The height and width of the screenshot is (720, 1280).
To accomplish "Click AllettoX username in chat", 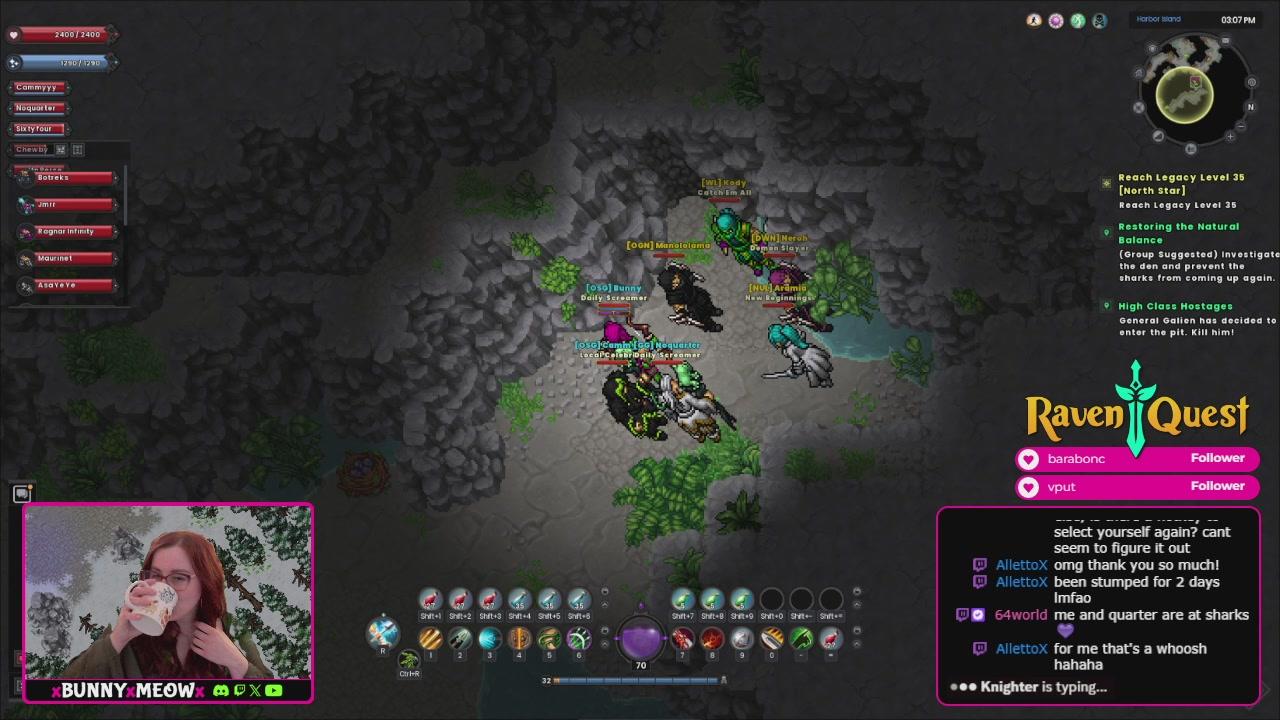I will (x=1021, y=565).
